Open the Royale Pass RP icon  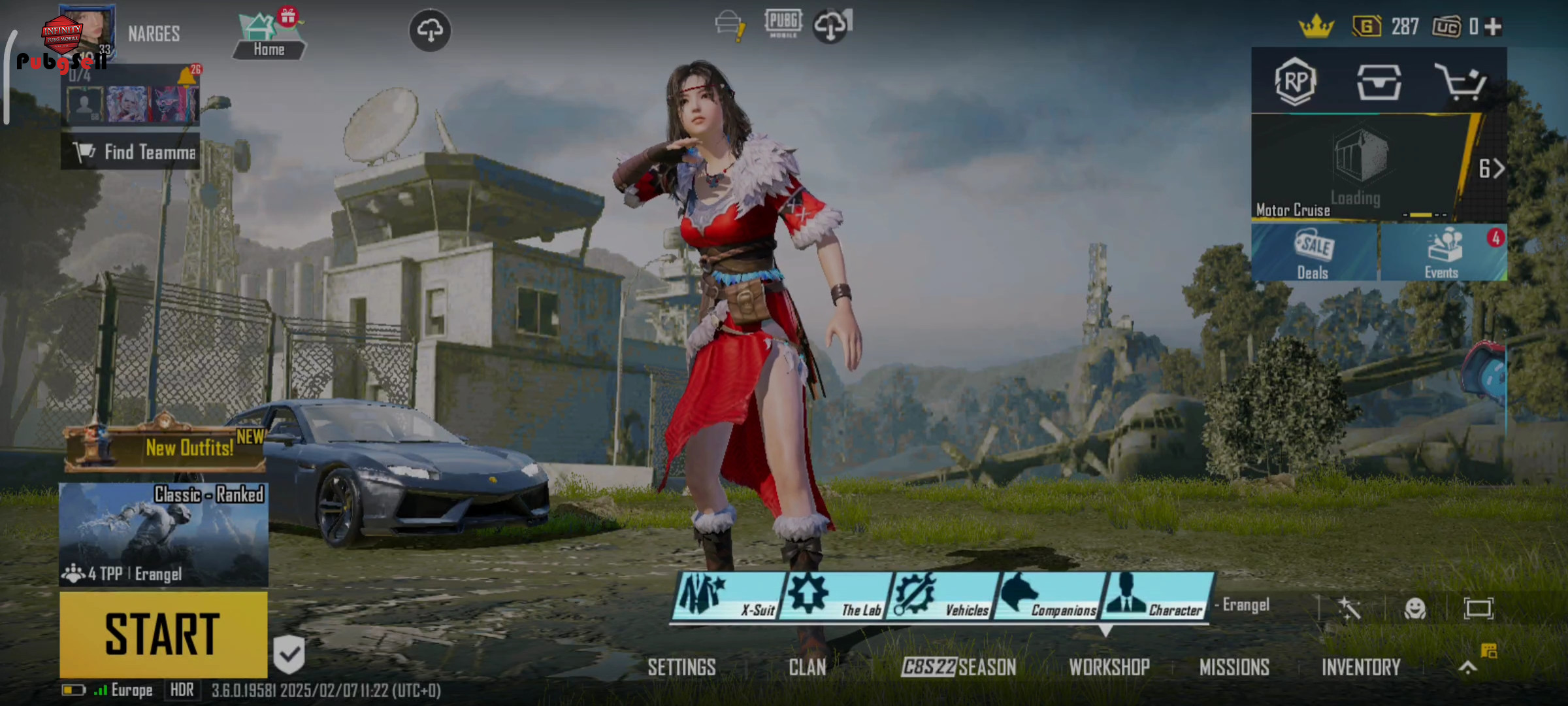click(x=1295, y=82)
